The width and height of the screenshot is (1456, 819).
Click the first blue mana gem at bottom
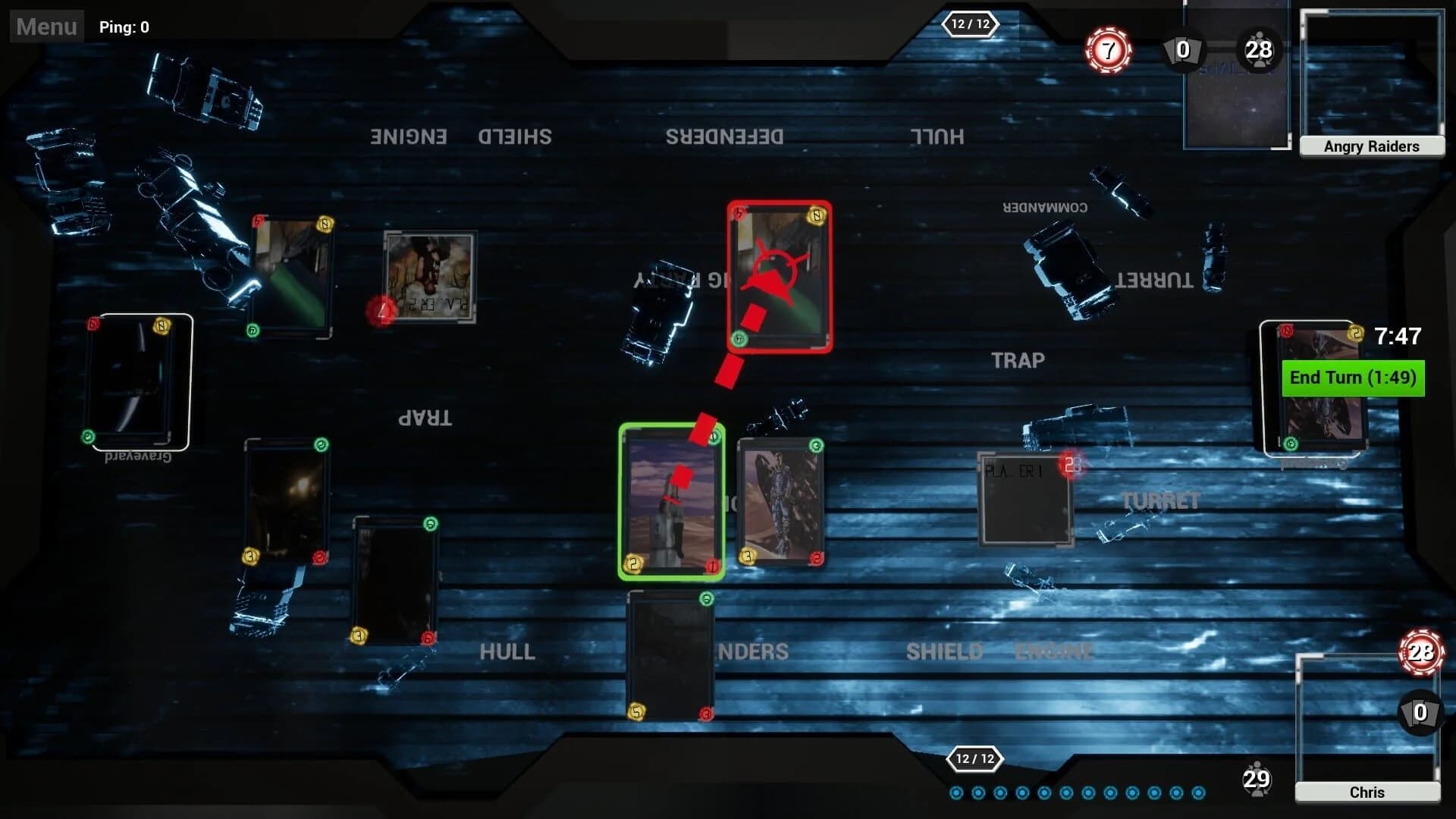(956, 791)
